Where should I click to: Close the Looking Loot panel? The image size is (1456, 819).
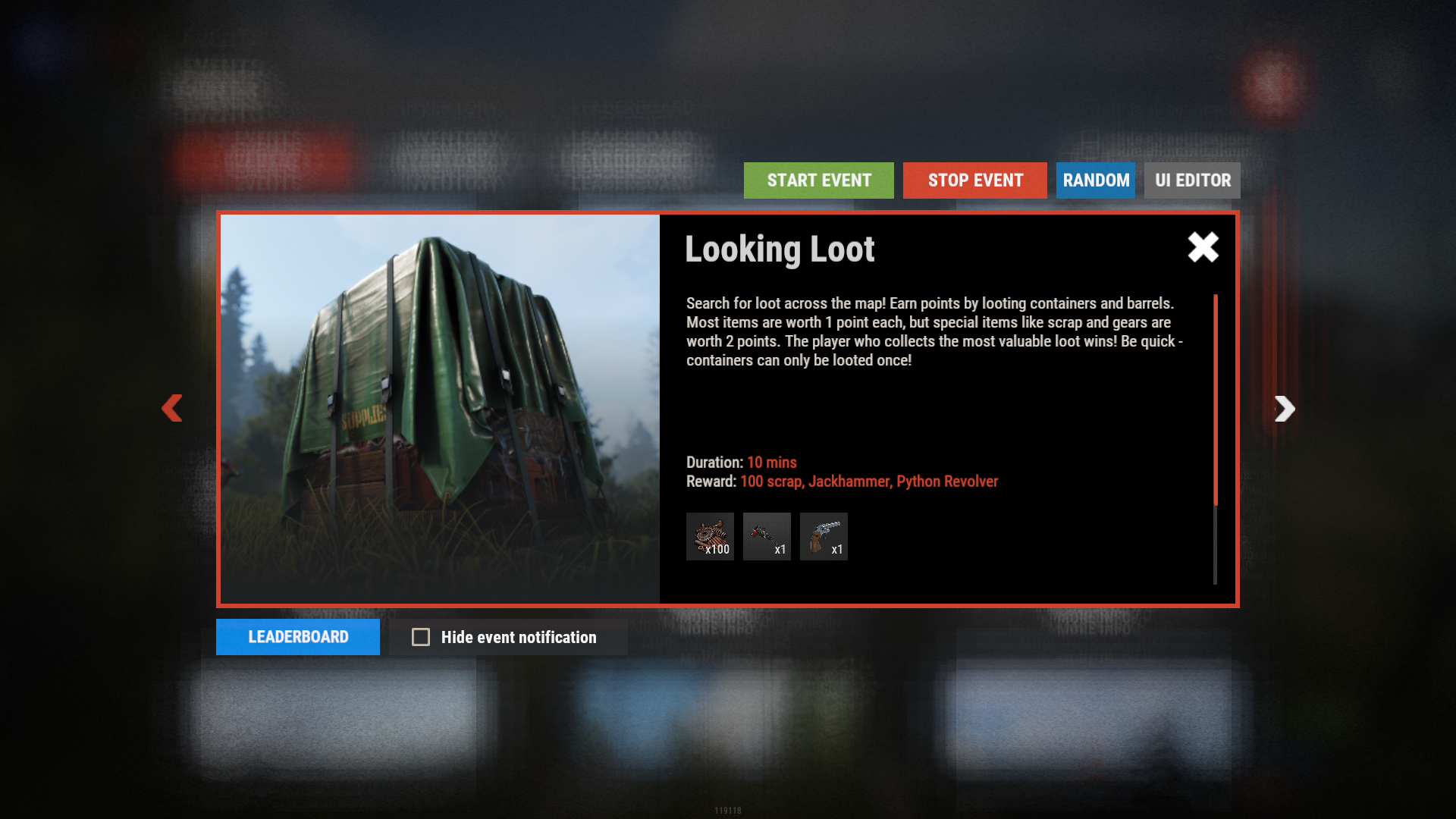[1203, 247]
